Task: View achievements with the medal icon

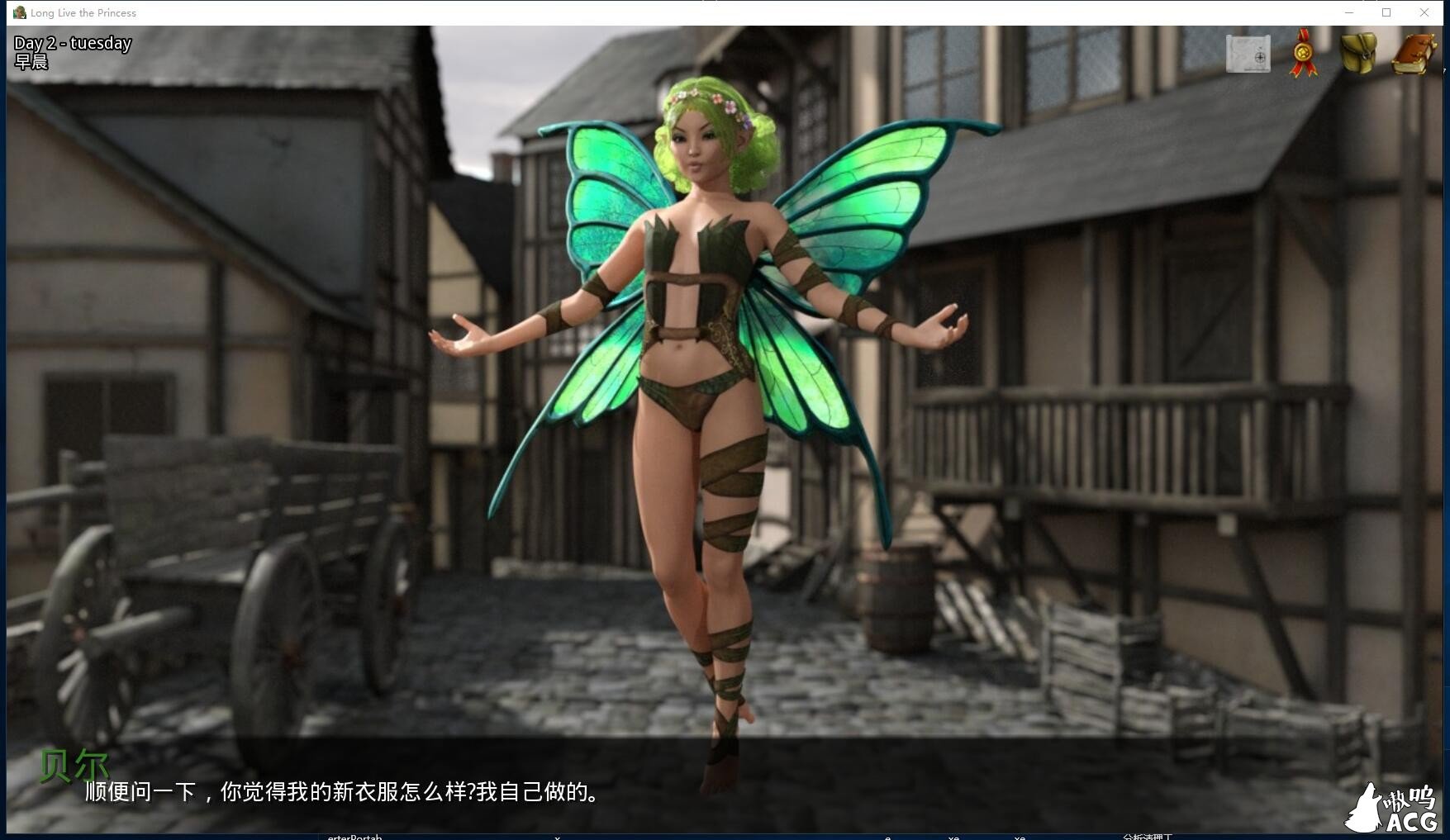Action: [x=1303, y=52]
